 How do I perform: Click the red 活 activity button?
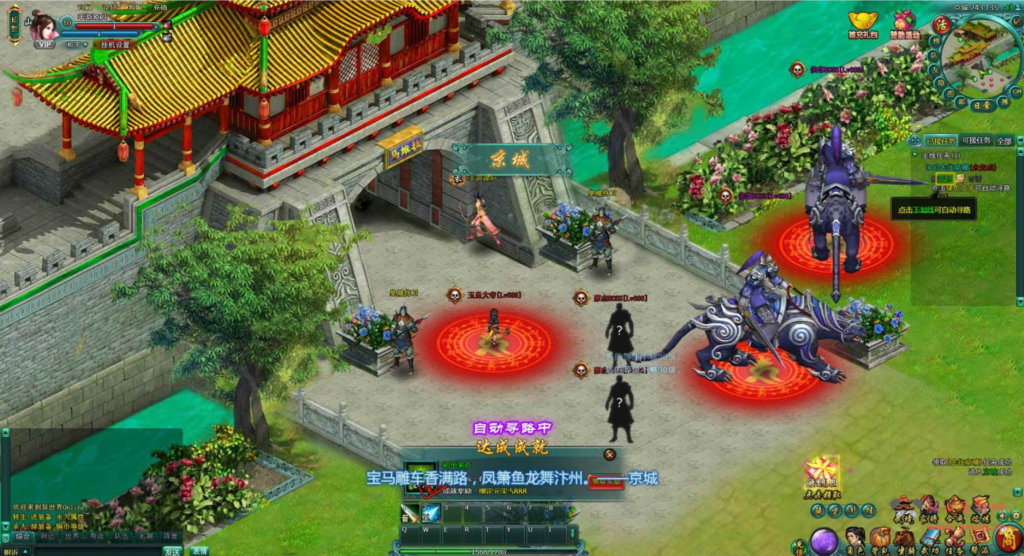pyautogui.click(x=941, y=24)
